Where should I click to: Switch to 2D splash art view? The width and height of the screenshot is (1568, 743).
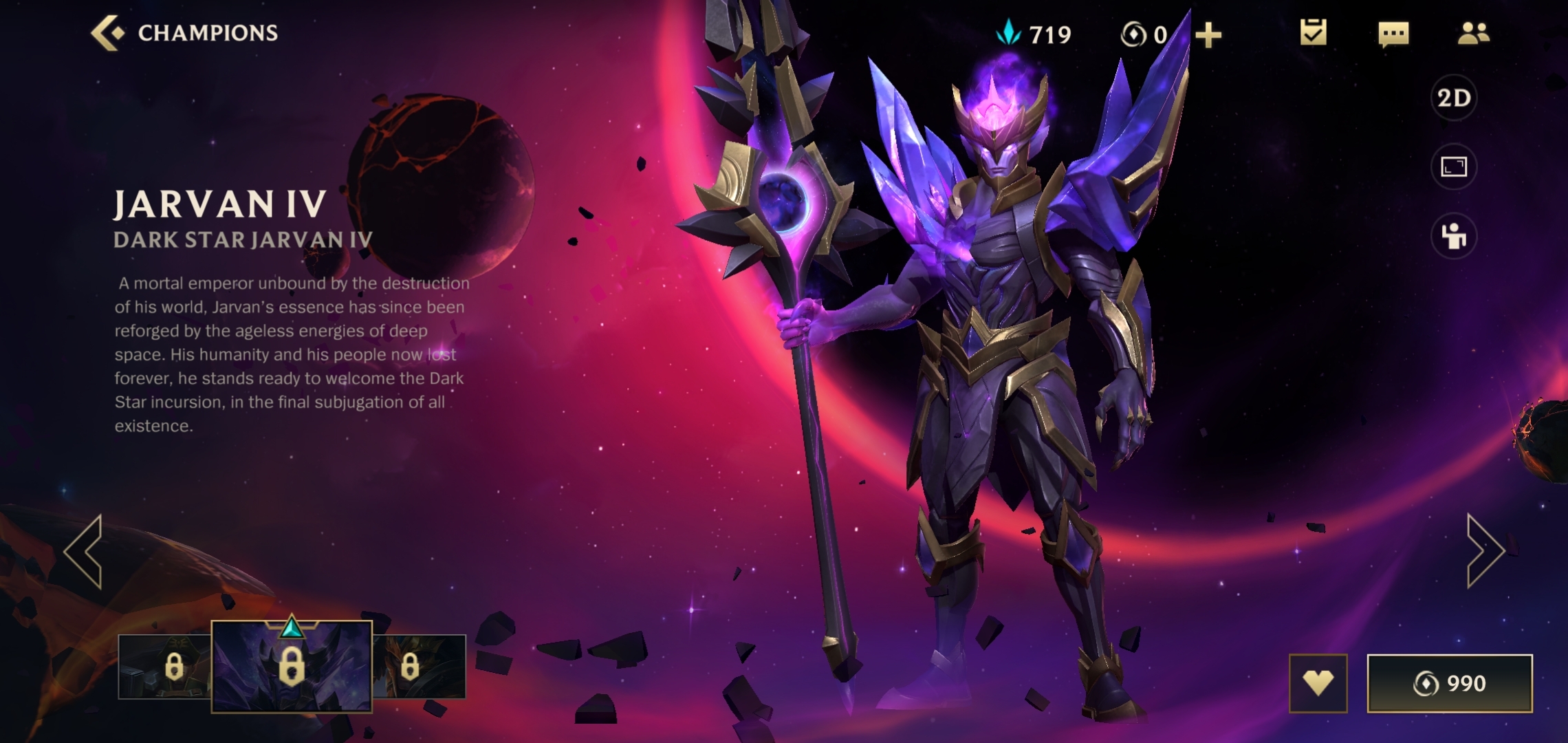tap(1454, 98)
